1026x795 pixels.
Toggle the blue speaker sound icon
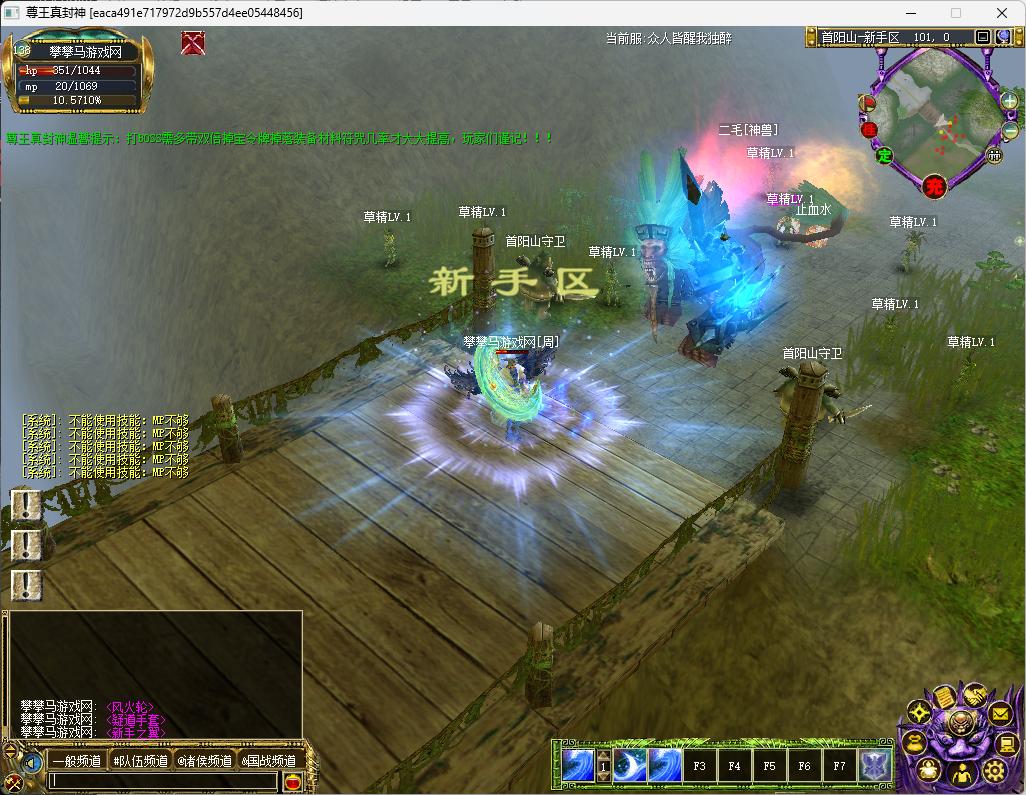click(x=32, y=762)
